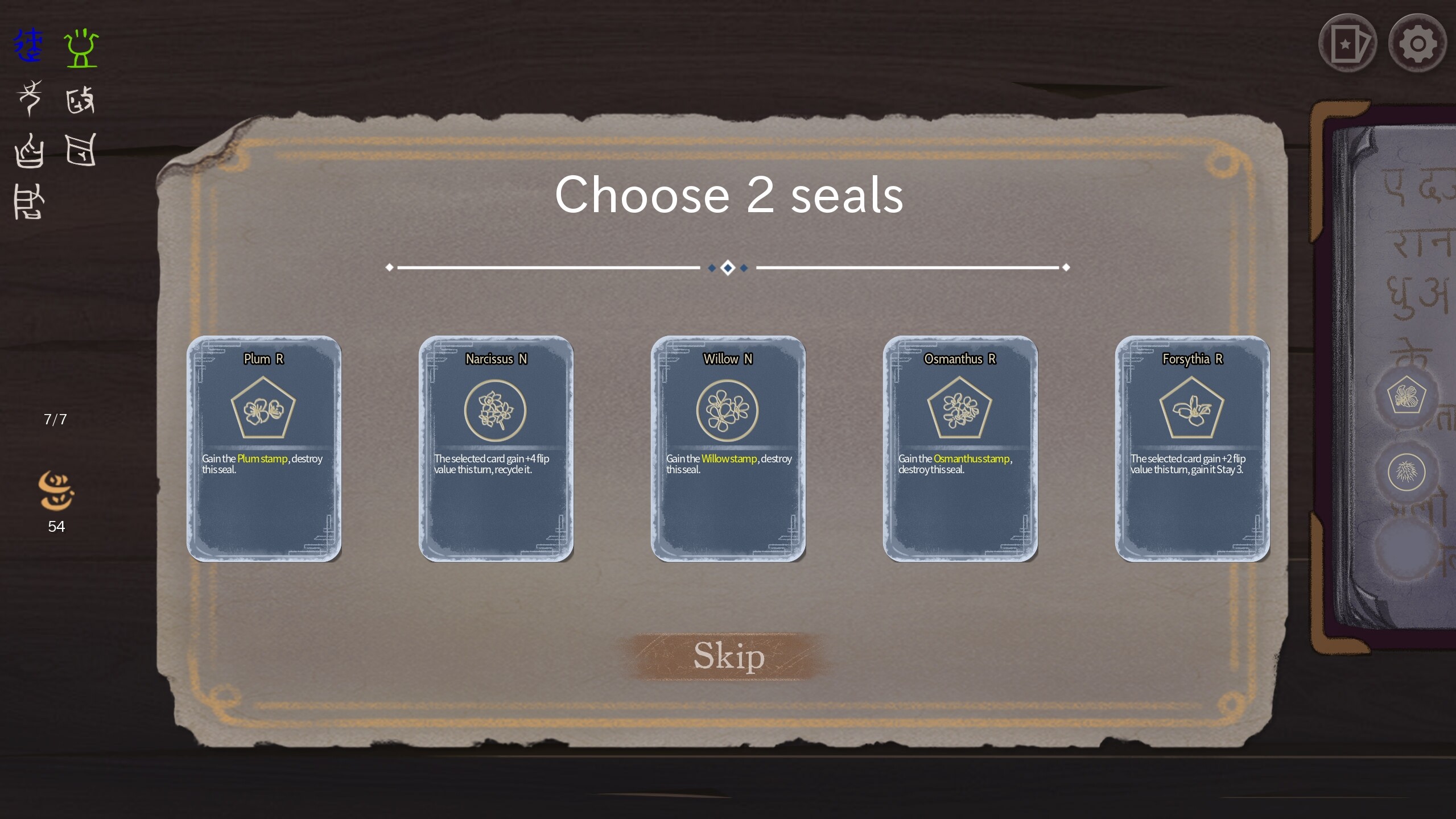Click the 7/7 counter on the left

[x=55, y=419]
